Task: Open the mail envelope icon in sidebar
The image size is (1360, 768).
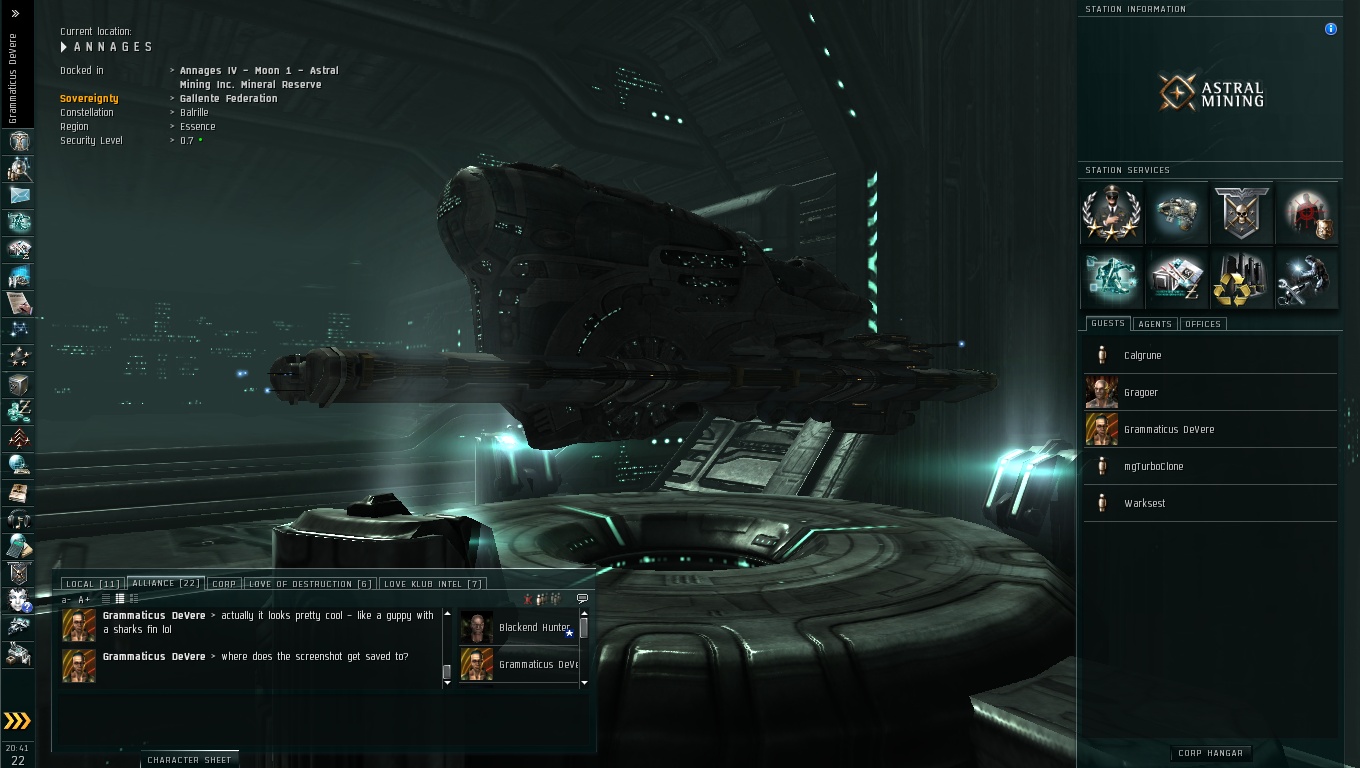Action: click(19, 195)
